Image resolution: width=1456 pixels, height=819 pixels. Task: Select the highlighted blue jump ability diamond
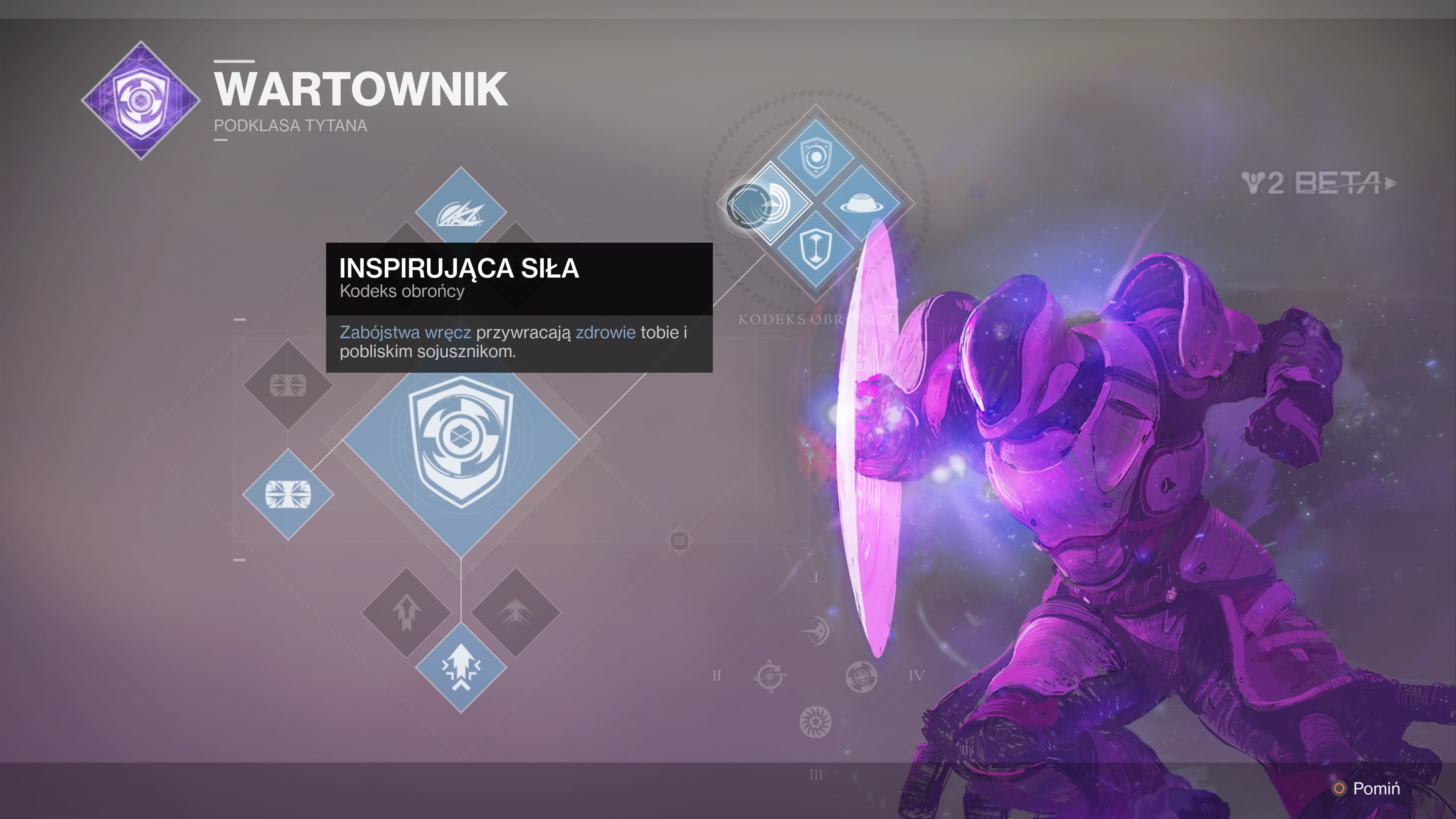(x=461, y=667)
